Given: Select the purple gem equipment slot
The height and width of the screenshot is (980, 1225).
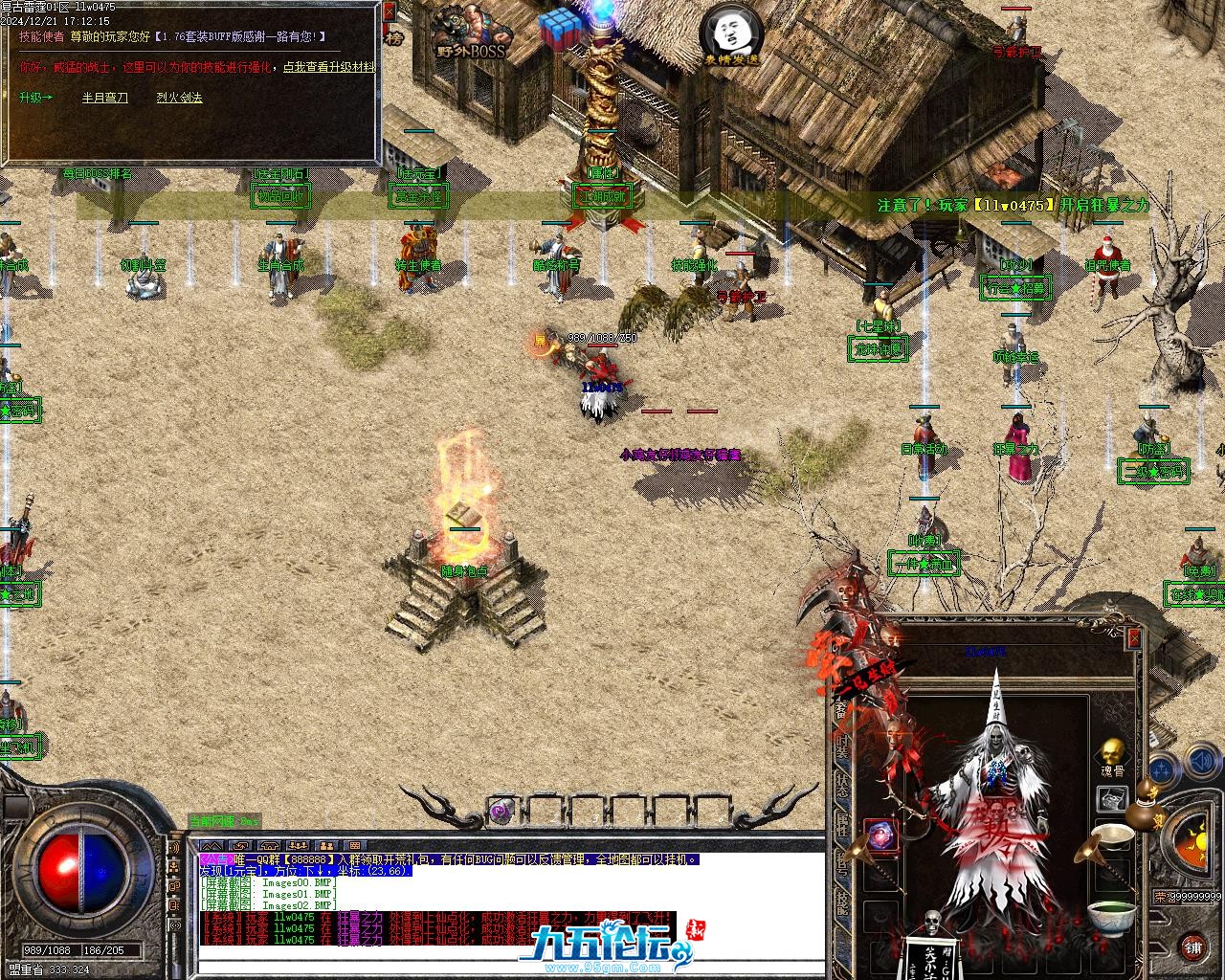Looking at the screenshot, I should pos(880,835).
